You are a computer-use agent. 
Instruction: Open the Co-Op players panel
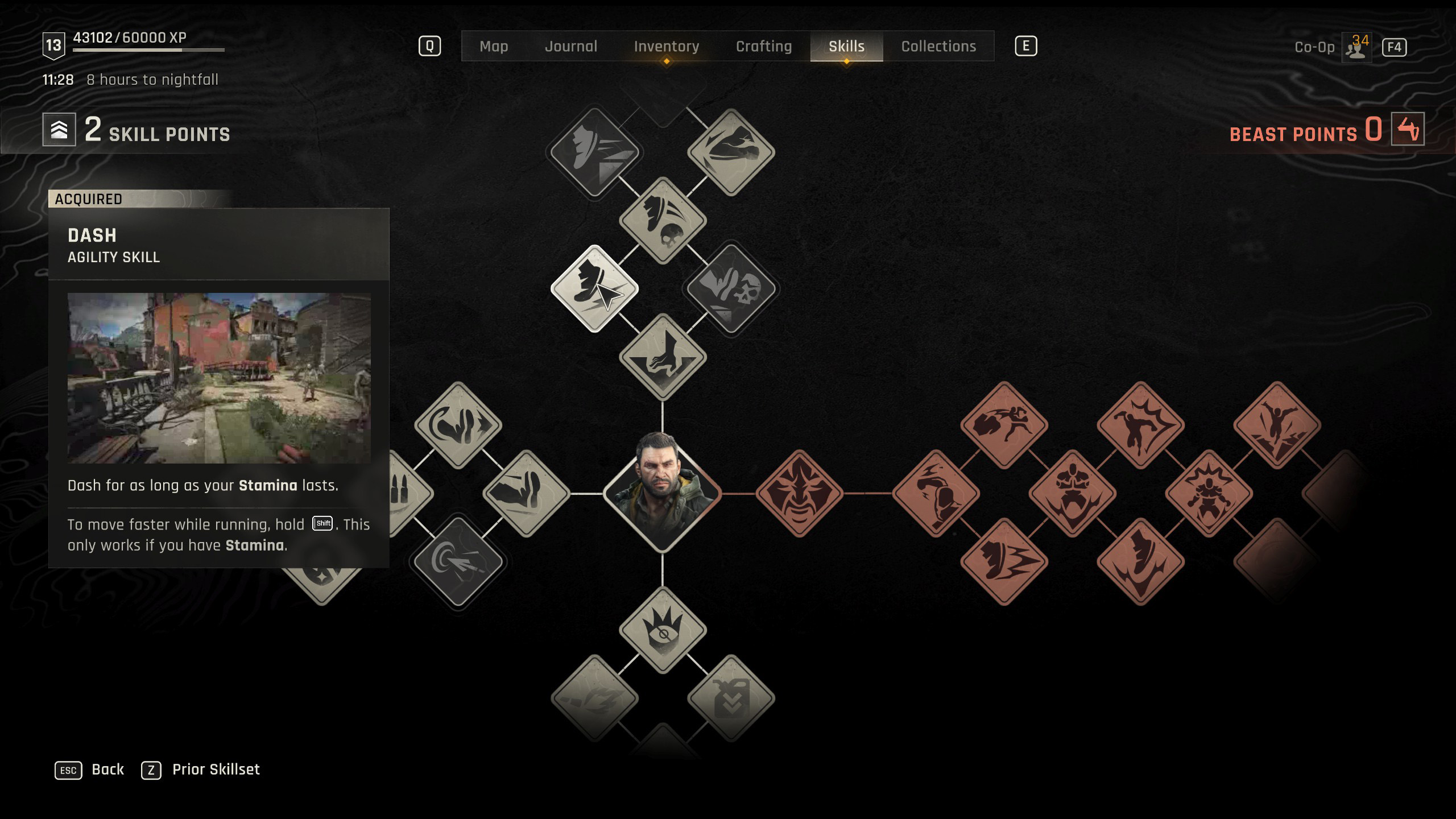tap(1356, 47)
